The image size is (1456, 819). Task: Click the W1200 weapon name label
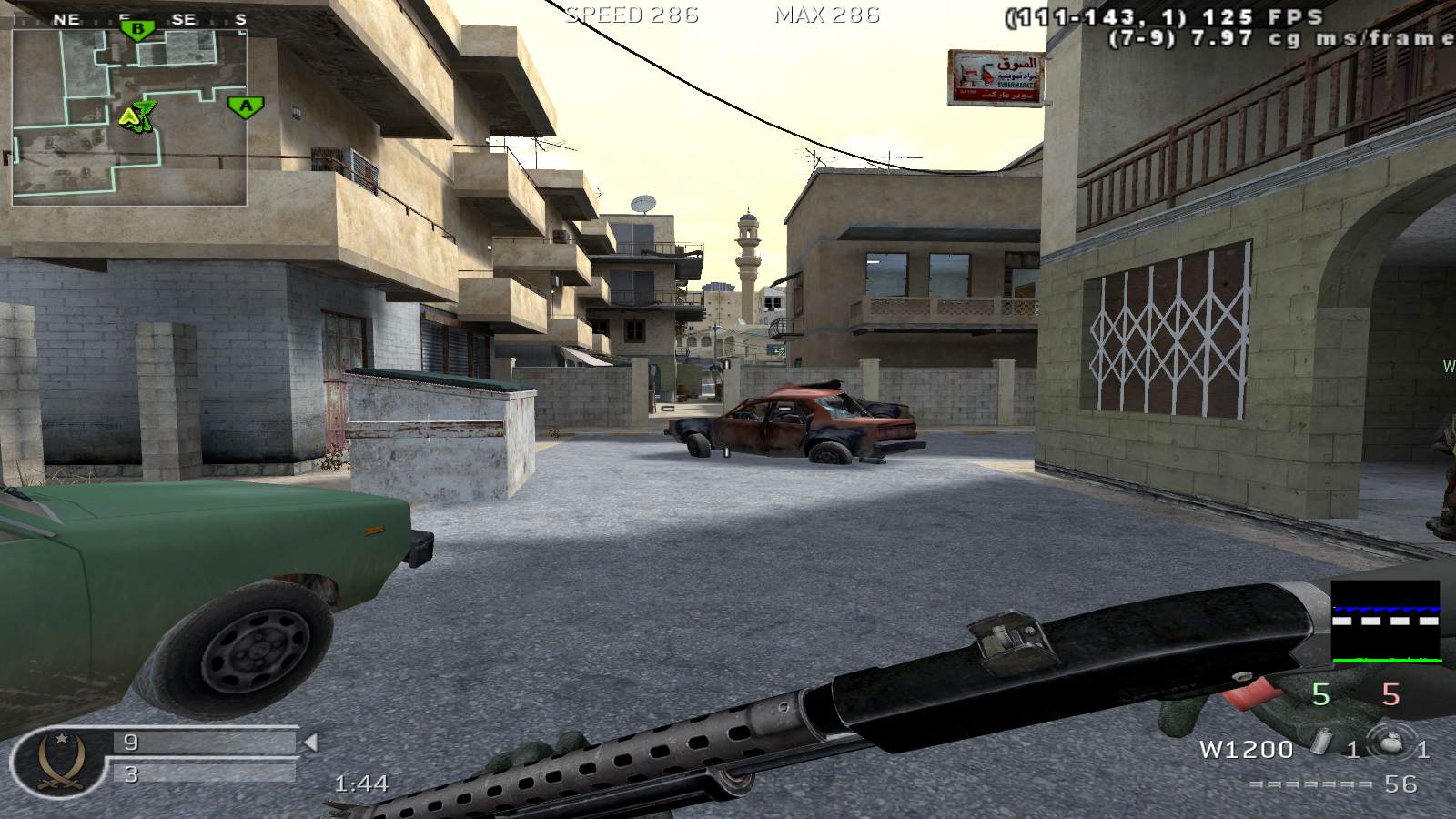(1246, 749)
